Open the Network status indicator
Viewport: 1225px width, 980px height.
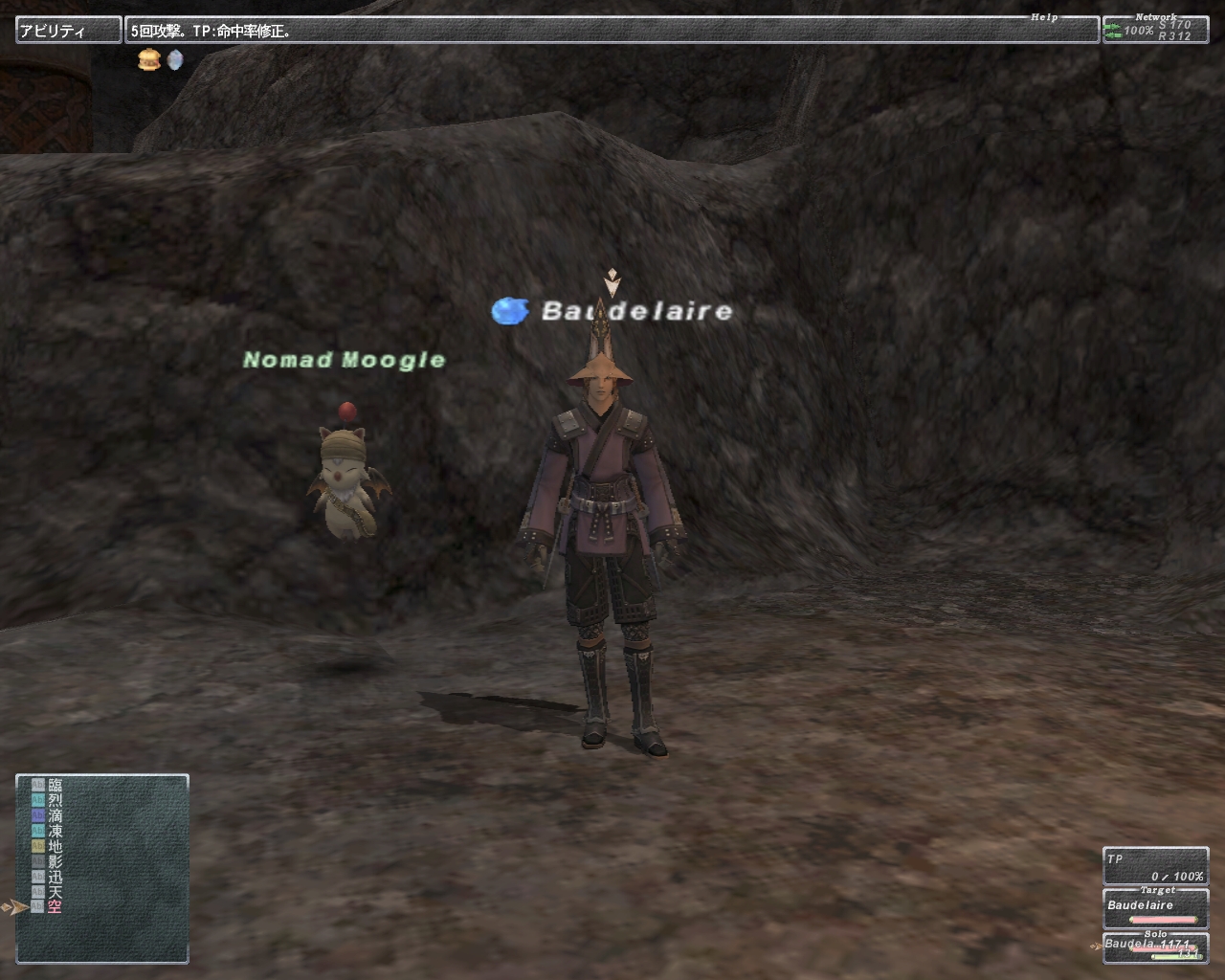pyautogui.click(x=1155, y=30)
